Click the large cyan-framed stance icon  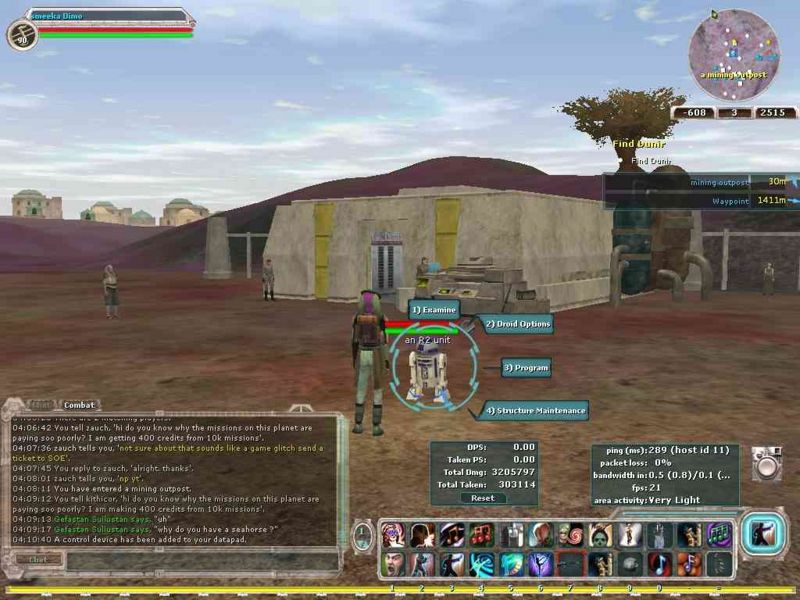click(763, 534)
